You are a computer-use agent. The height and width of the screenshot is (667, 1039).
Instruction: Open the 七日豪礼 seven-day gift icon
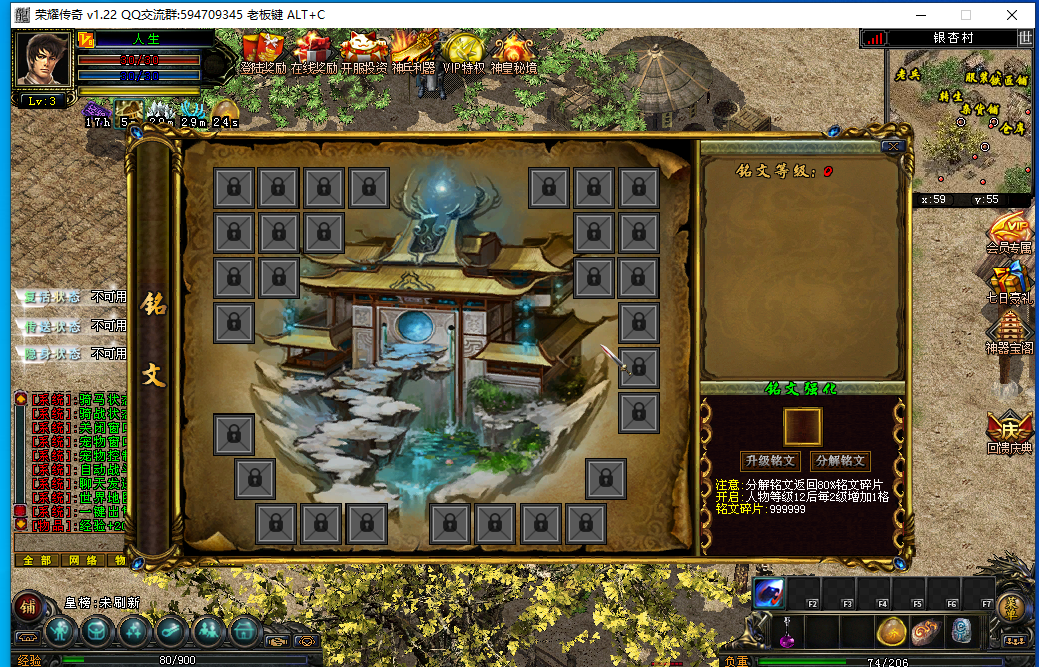[1009, 282]
